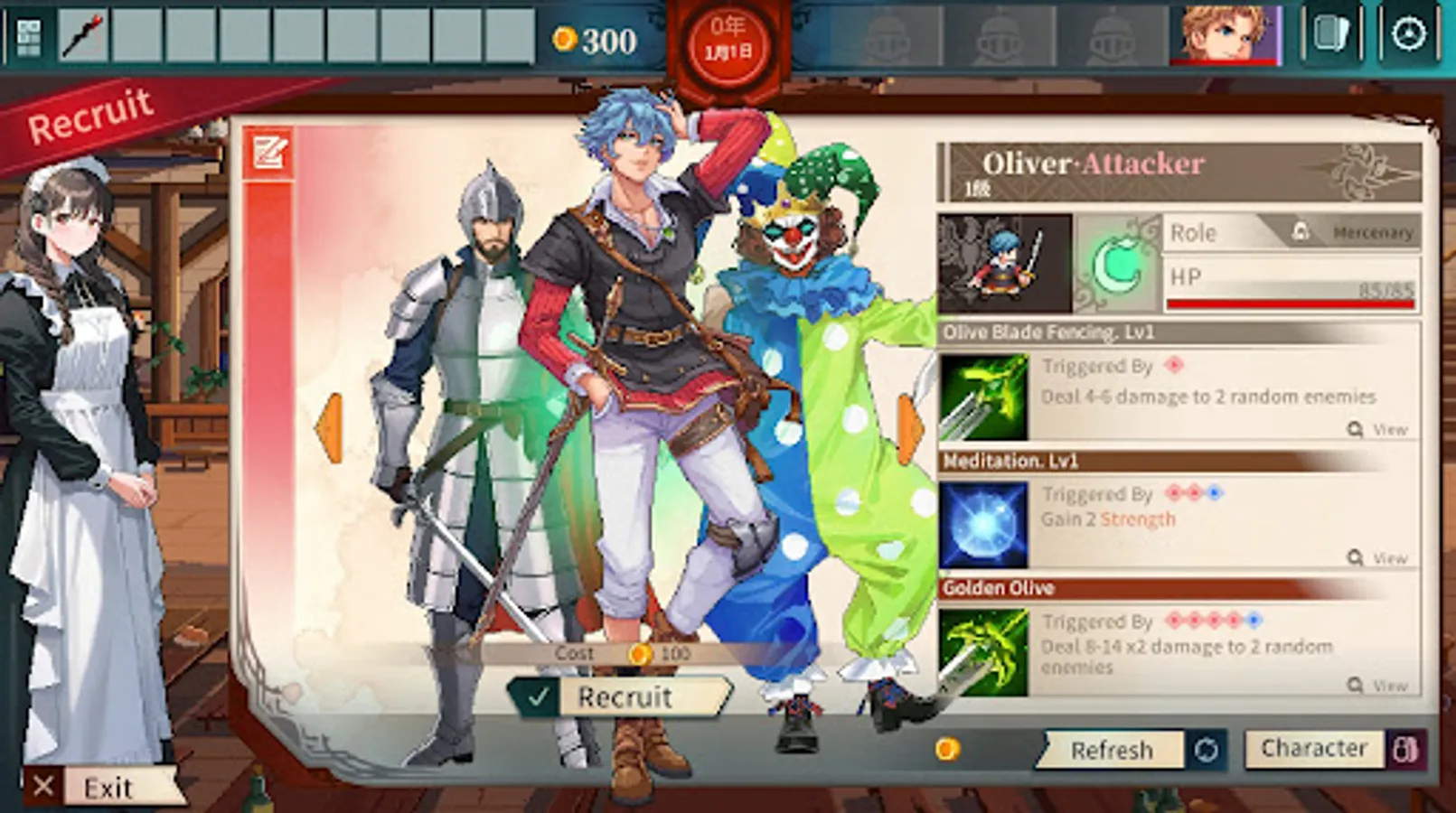This screenshot has height=813, width=1456.
Task: Click Oliver's character portrait thumbnail
Action: click(1006, 260)
